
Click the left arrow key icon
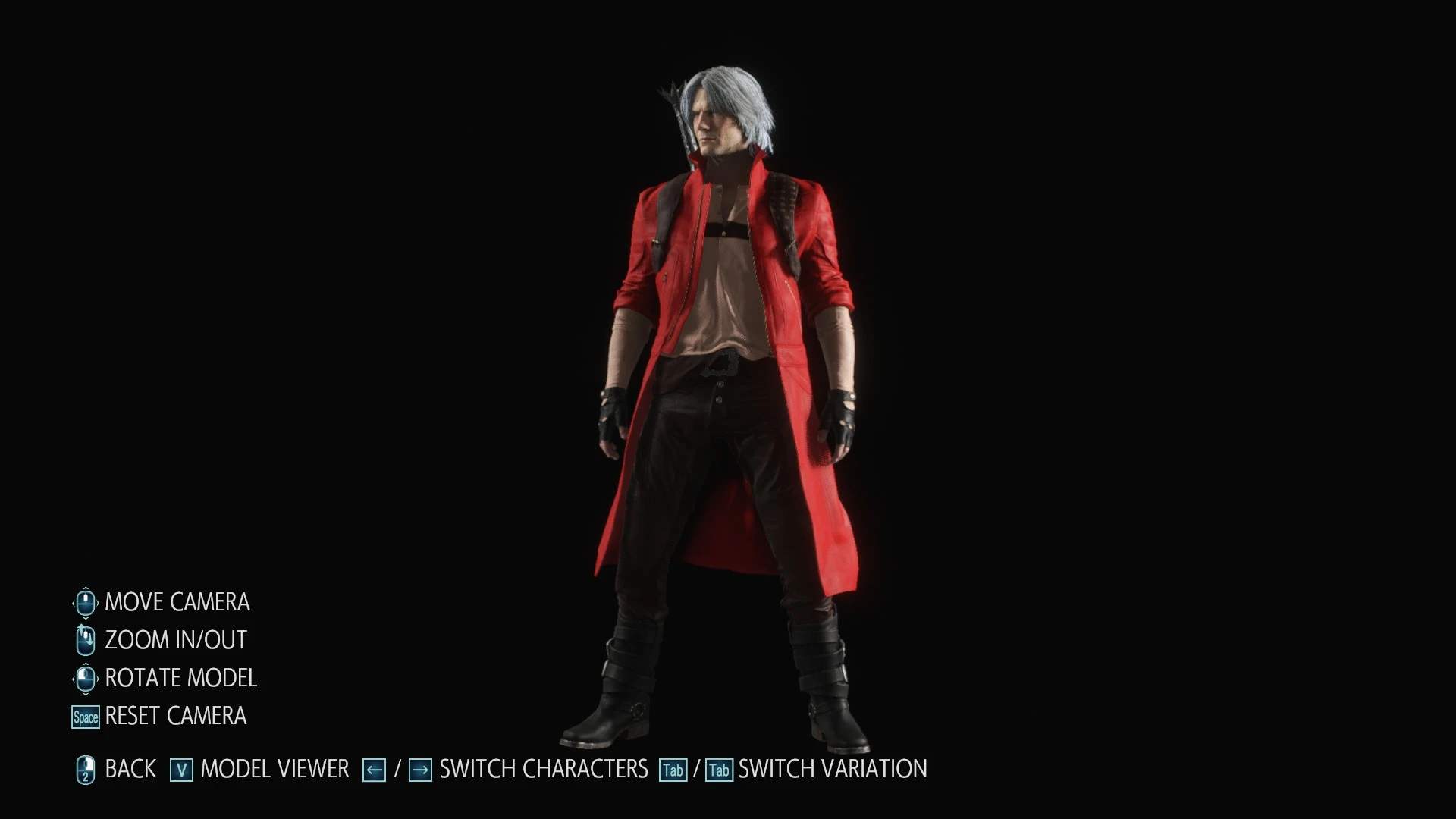point(373,768)
